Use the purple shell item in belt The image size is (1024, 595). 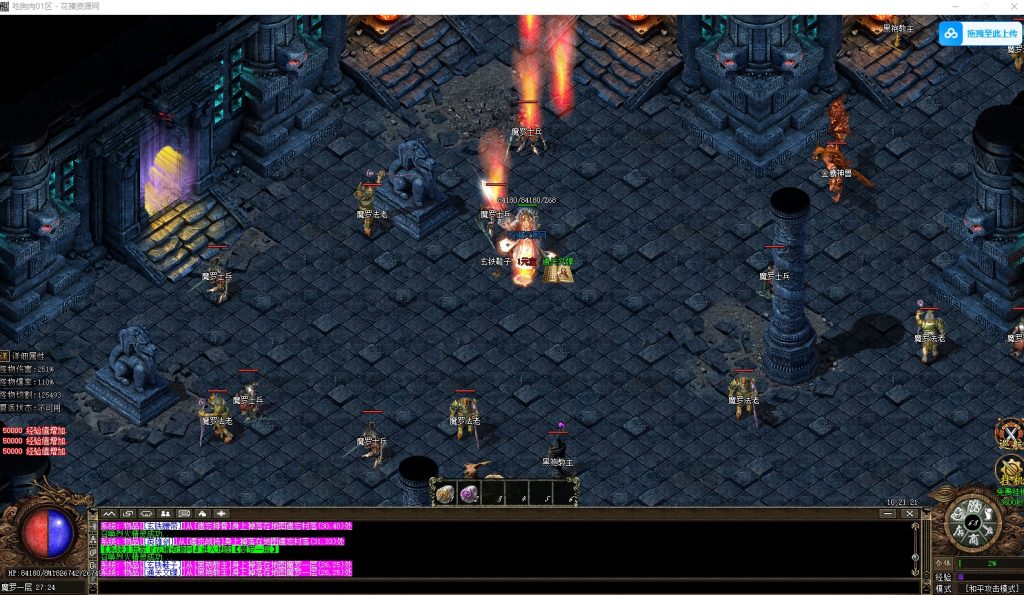tap(469, 493)
